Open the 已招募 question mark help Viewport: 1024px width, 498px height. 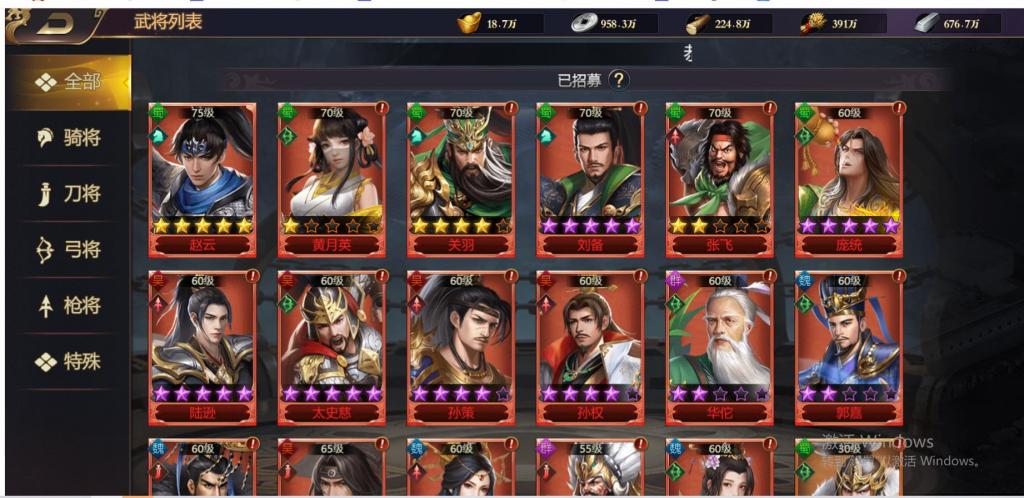click(x=619, y=80)
